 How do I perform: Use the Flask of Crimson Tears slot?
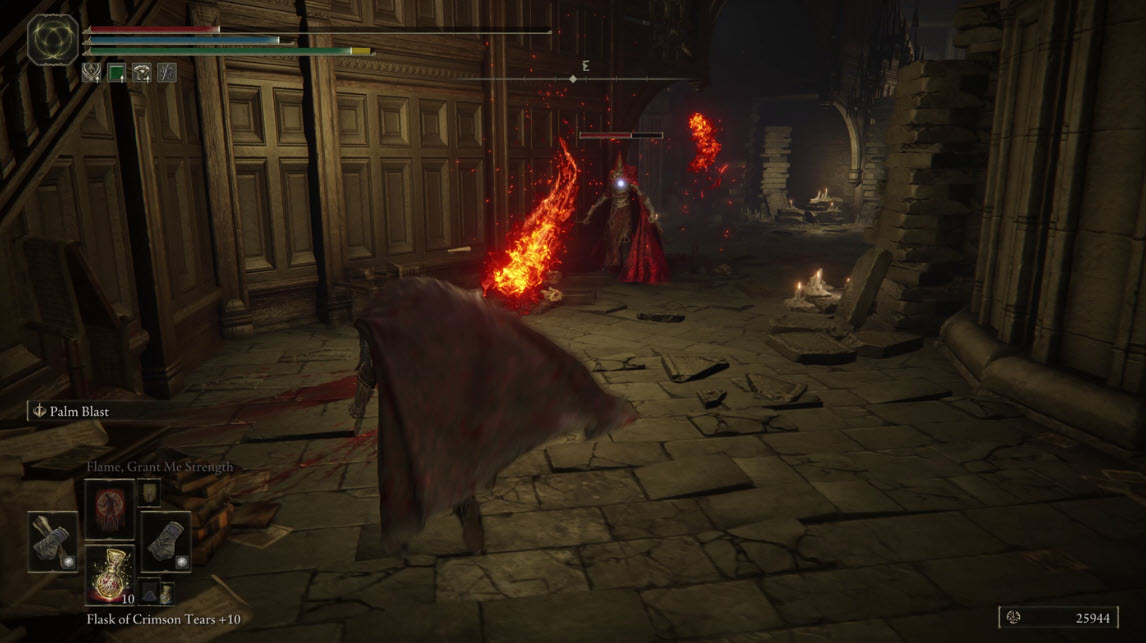pyautogui.click(x=109, y=575)
